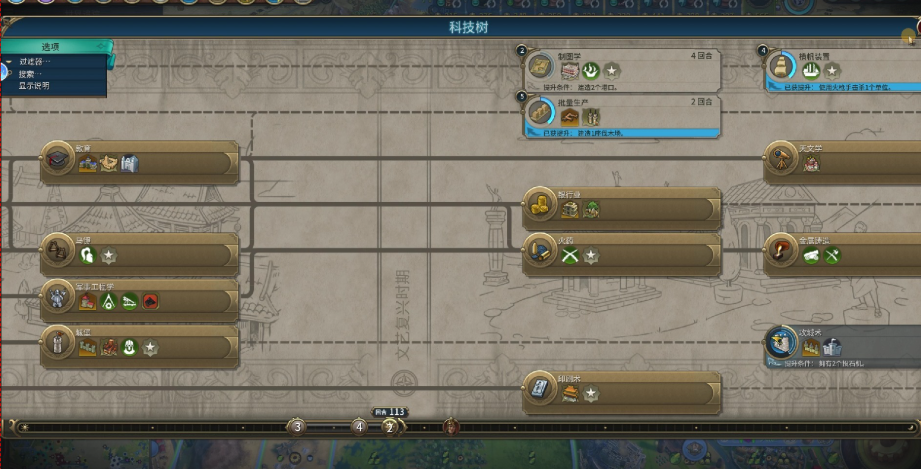Click marker 4 on the era timeline
921x469 pixels.
click(359, 427)
